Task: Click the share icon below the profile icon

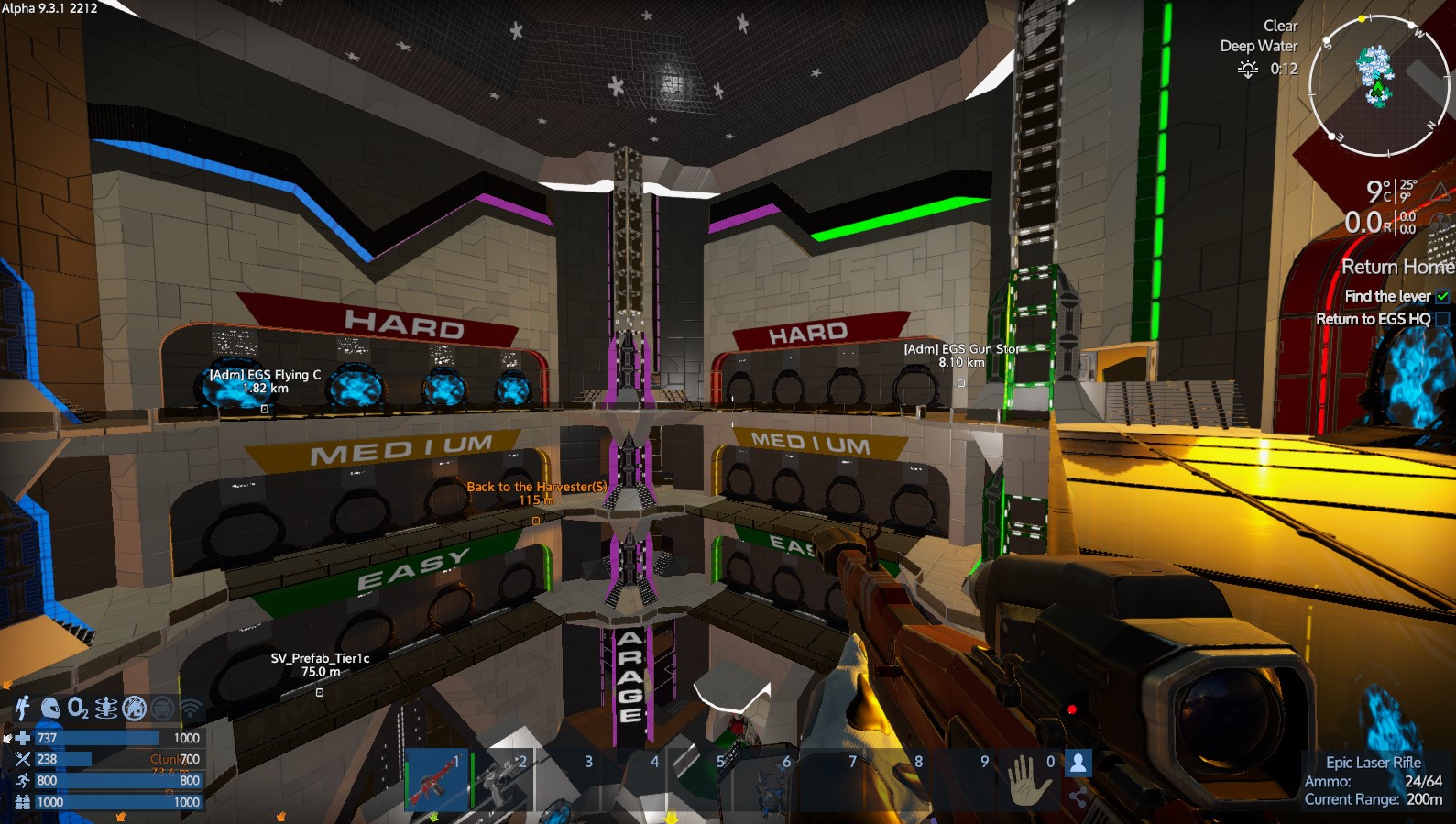Action: [1078, 797]
